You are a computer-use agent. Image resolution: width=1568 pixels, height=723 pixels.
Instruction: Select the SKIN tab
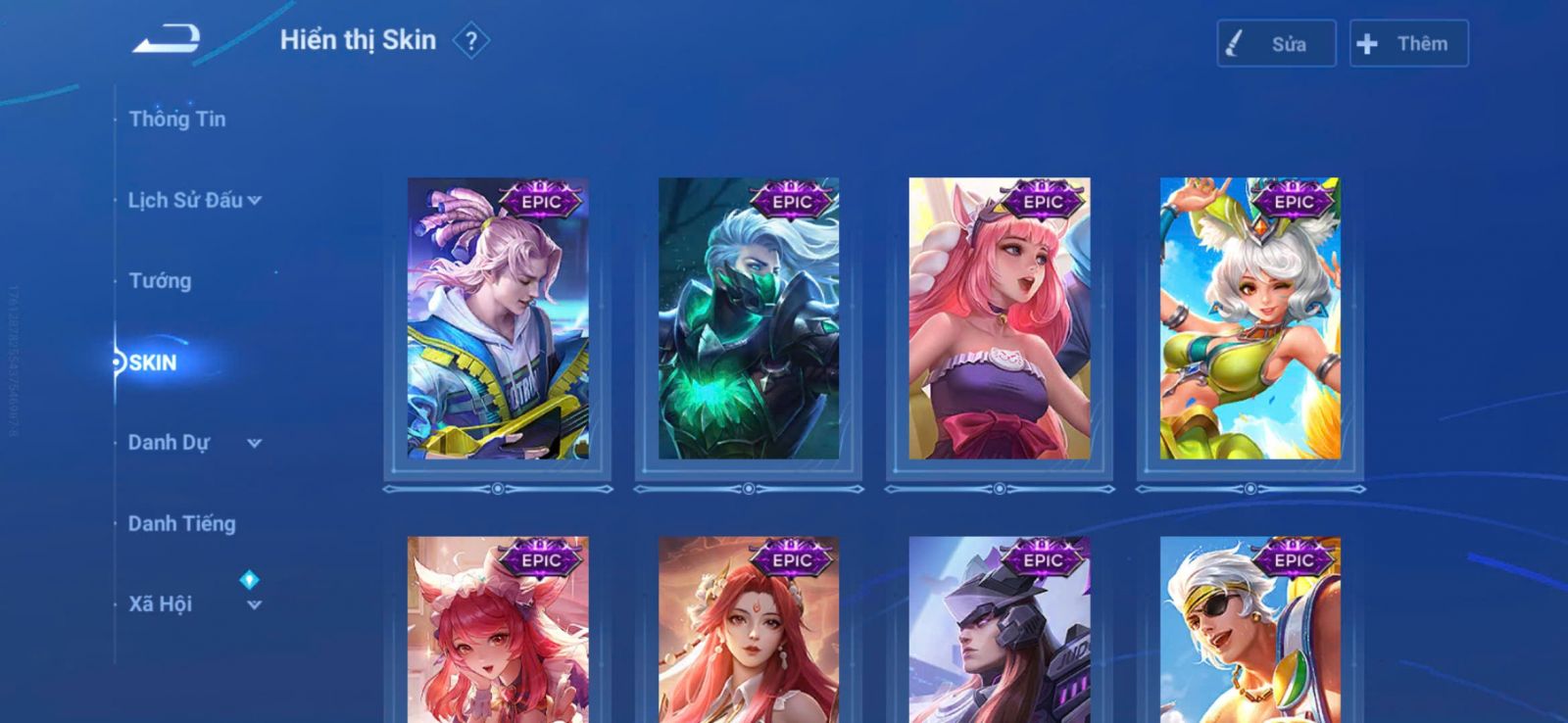(153, 362)
